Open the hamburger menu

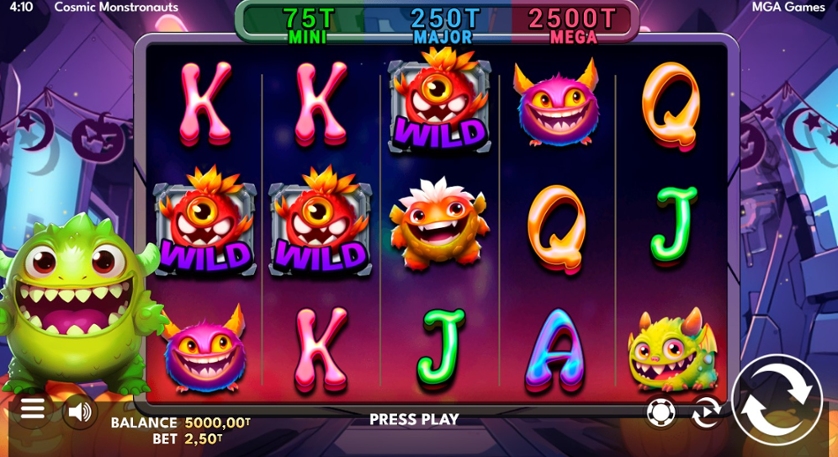[33, 409]
